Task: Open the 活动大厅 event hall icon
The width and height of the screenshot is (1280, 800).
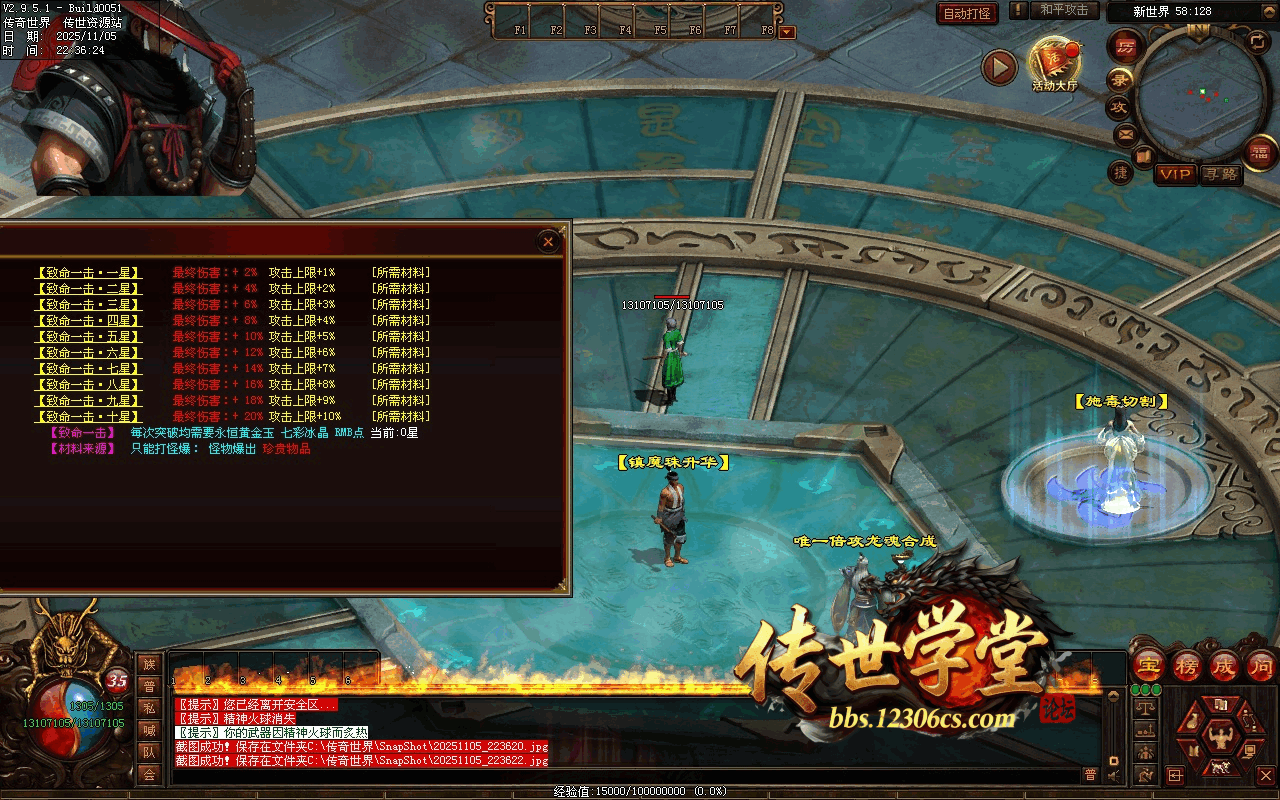Action: [1054, 64]
